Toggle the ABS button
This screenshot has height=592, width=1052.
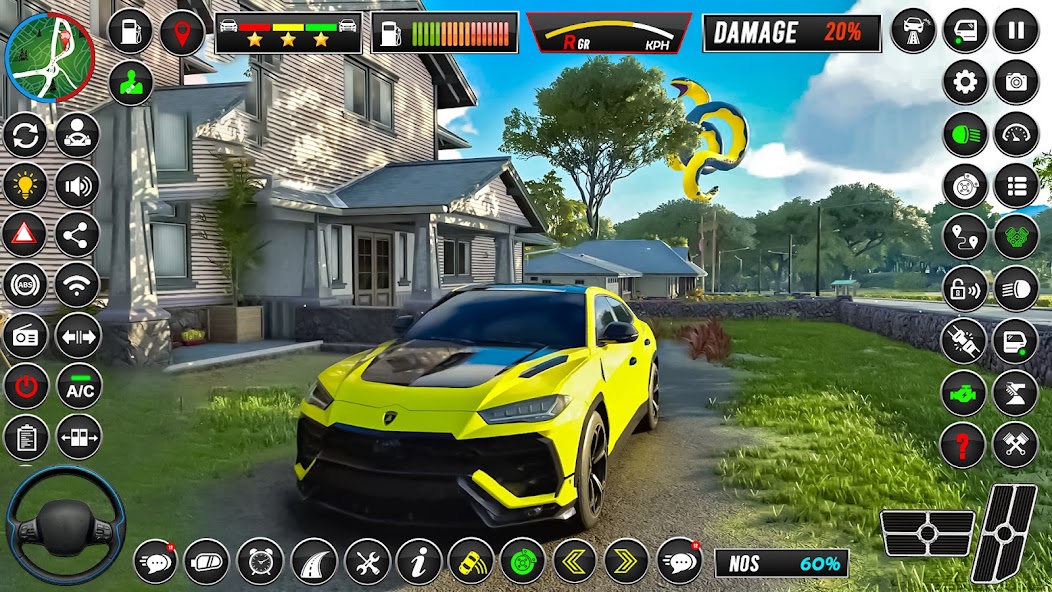[x=25, y=286]
